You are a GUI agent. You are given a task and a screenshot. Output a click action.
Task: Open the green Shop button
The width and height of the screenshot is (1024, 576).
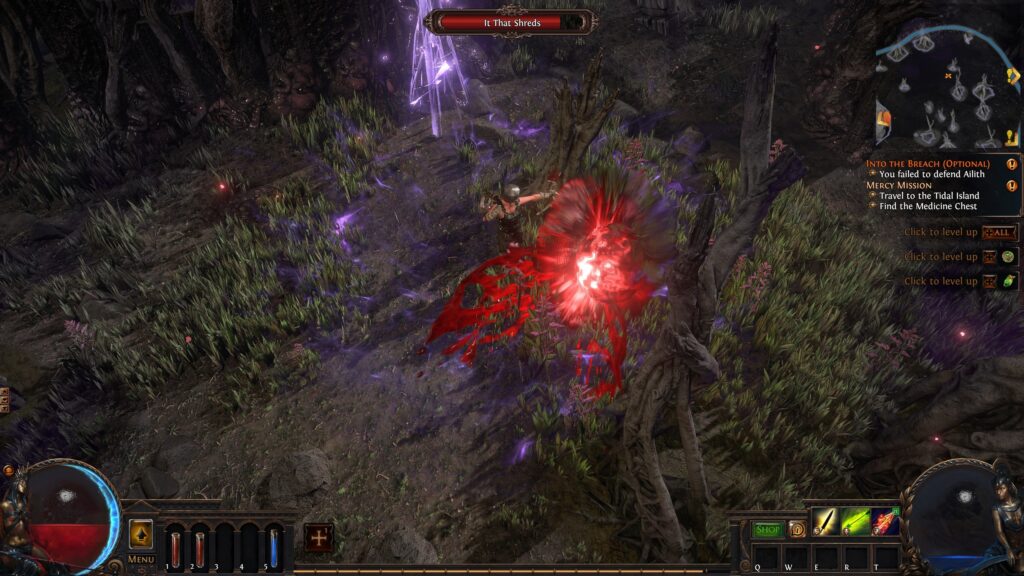[767, 529]
